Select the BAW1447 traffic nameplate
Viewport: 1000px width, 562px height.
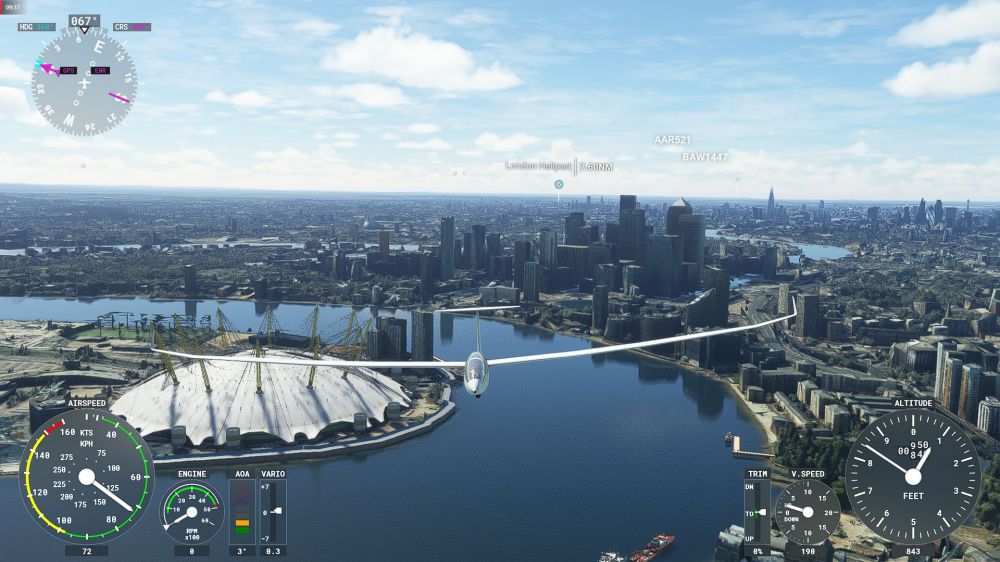[x=705, y=157]
